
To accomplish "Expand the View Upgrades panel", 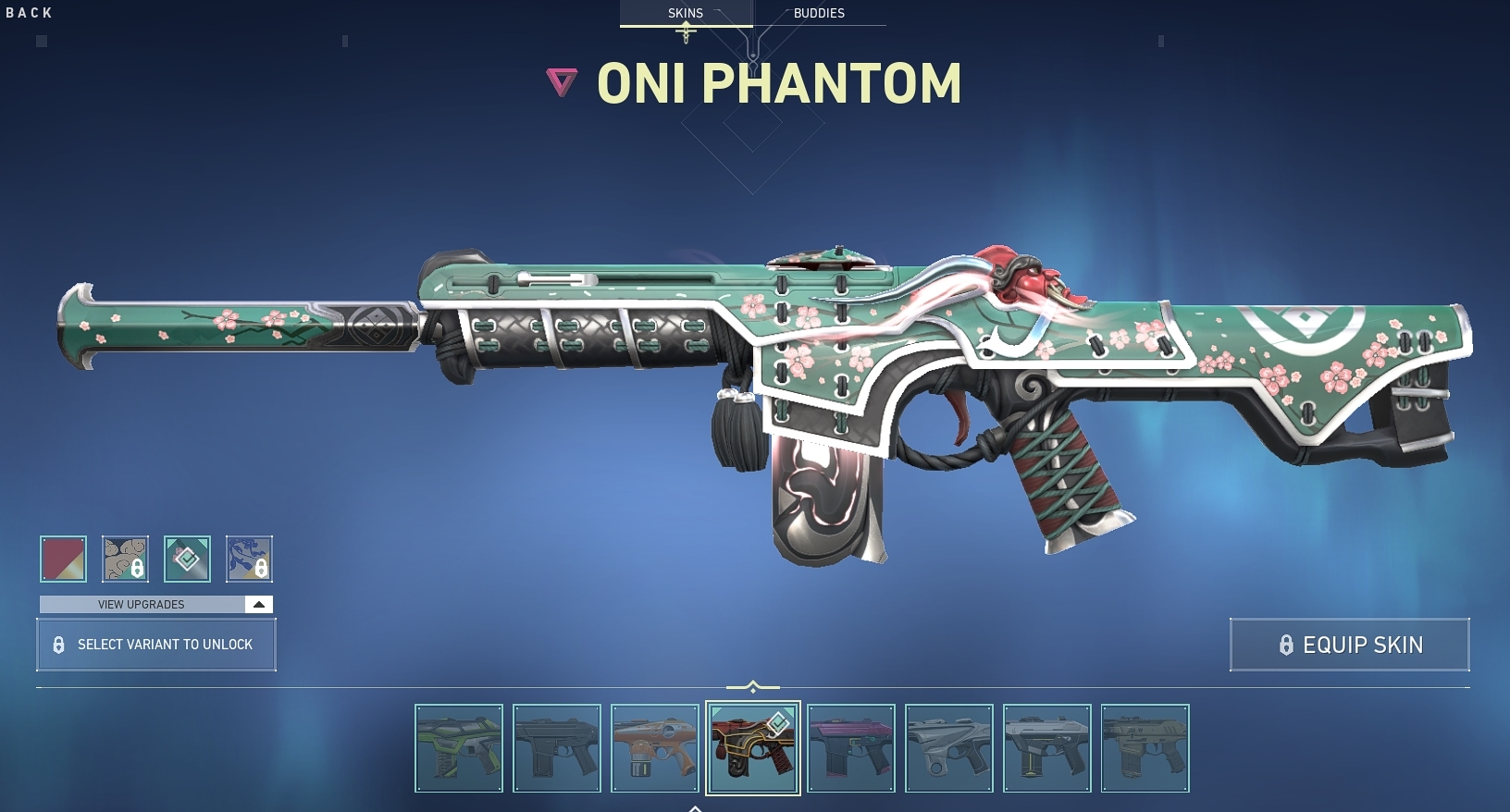I will [x=139, y=604].
